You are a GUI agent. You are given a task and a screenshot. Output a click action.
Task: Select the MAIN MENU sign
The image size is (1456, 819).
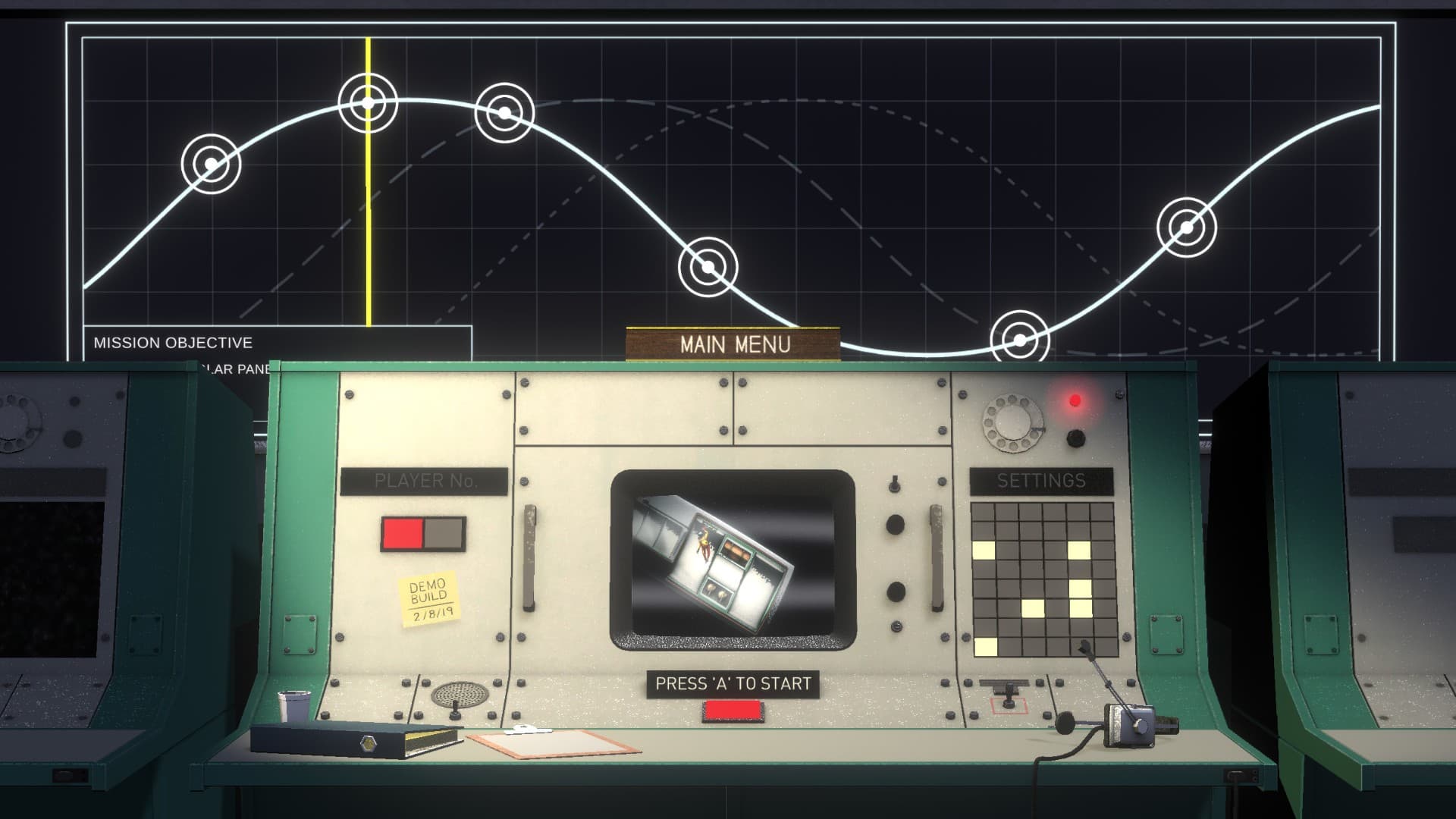pyautogui.click(x=733, y=344)
